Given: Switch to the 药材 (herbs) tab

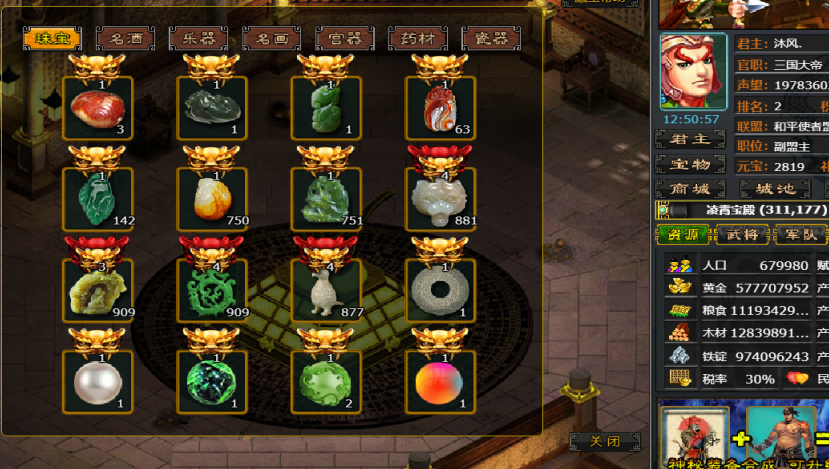Looking at the screenshot, I should pyautogui.click(x=418, y=39).
